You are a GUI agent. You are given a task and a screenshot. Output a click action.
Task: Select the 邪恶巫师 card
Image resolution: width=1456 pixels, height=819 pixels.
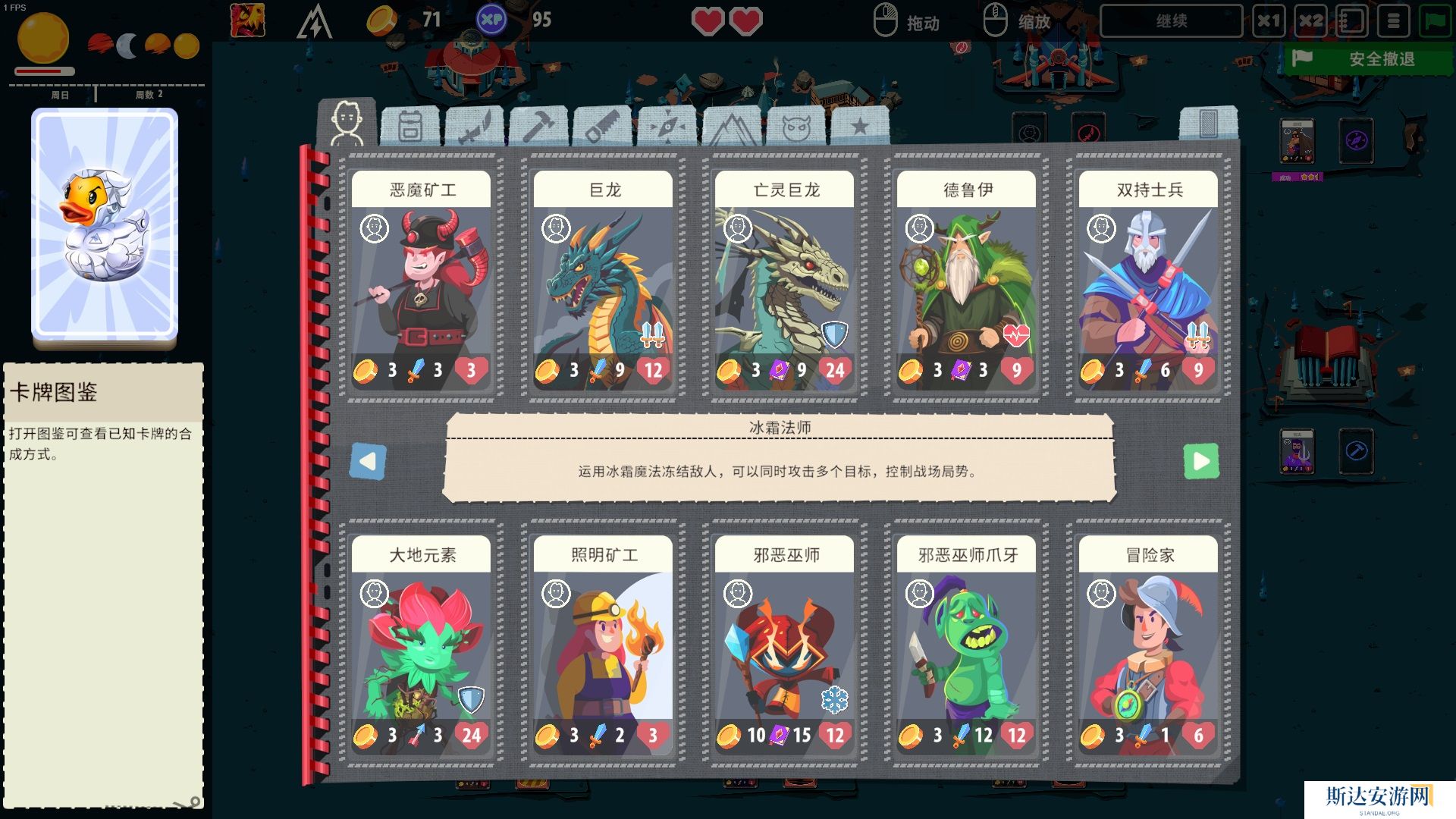[x=784, y=646]
